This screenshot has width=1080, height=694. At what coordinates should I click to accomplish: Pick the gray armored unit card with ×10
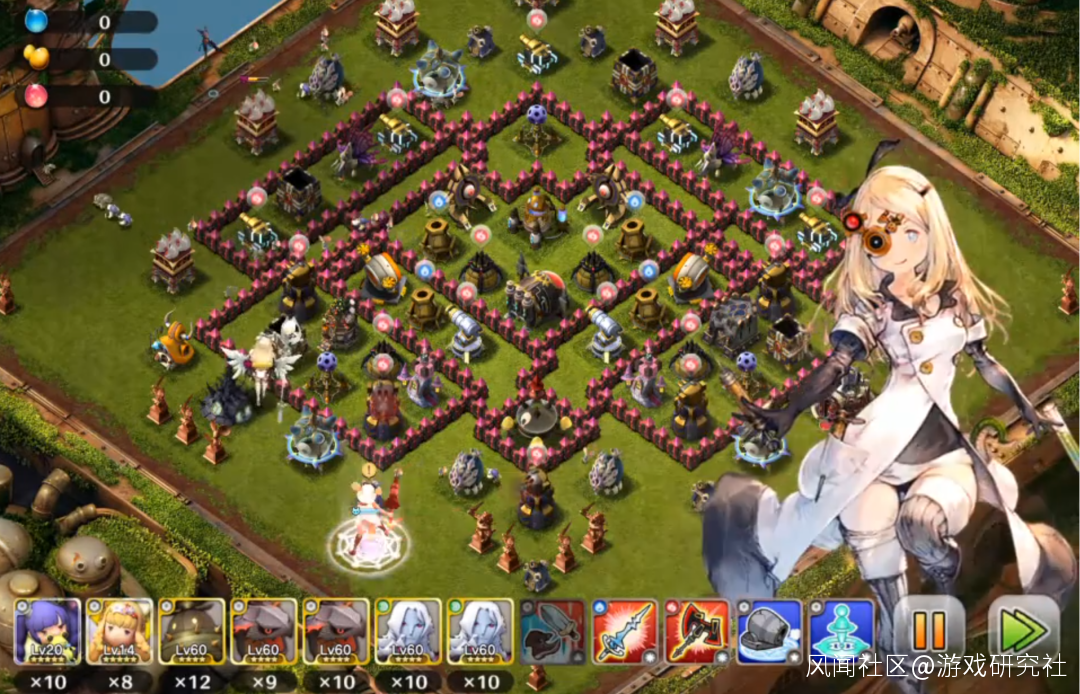pos(335,631)
